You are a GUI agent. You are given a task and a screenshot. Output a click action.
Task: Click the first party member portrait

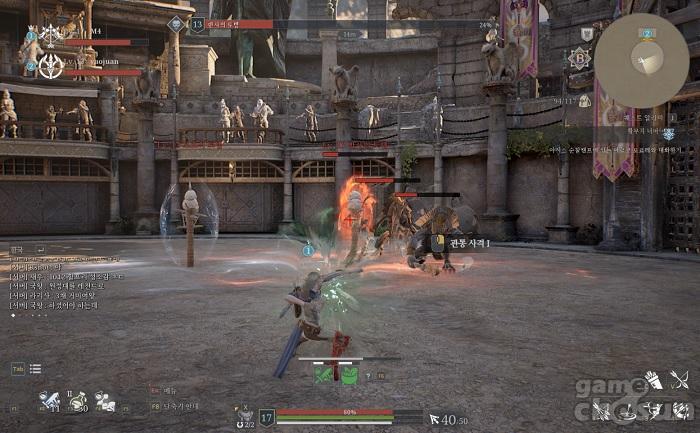(49, 34)
